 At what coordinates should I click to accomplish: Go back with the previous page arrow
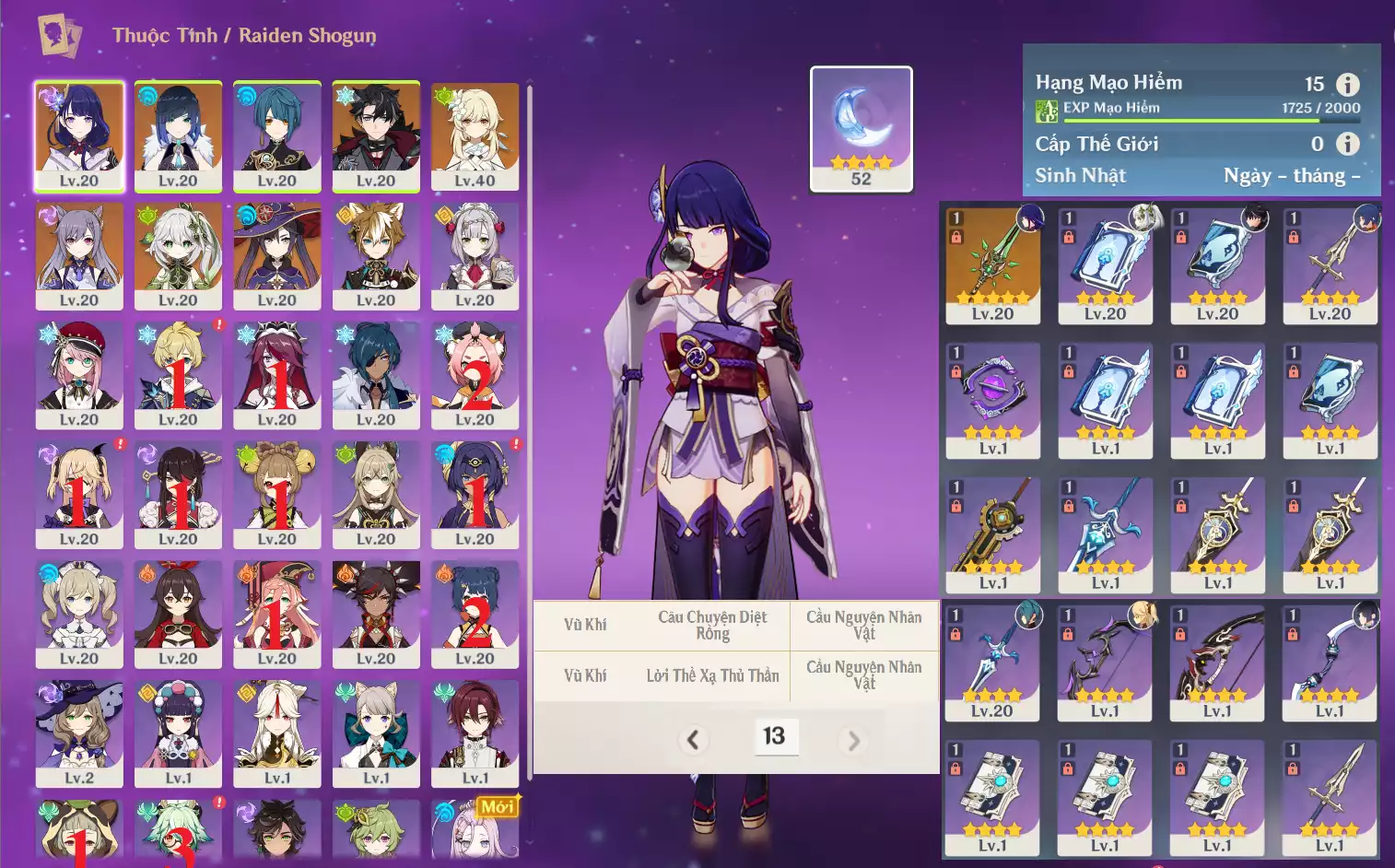pyautogui.click(x=693, y=739)
